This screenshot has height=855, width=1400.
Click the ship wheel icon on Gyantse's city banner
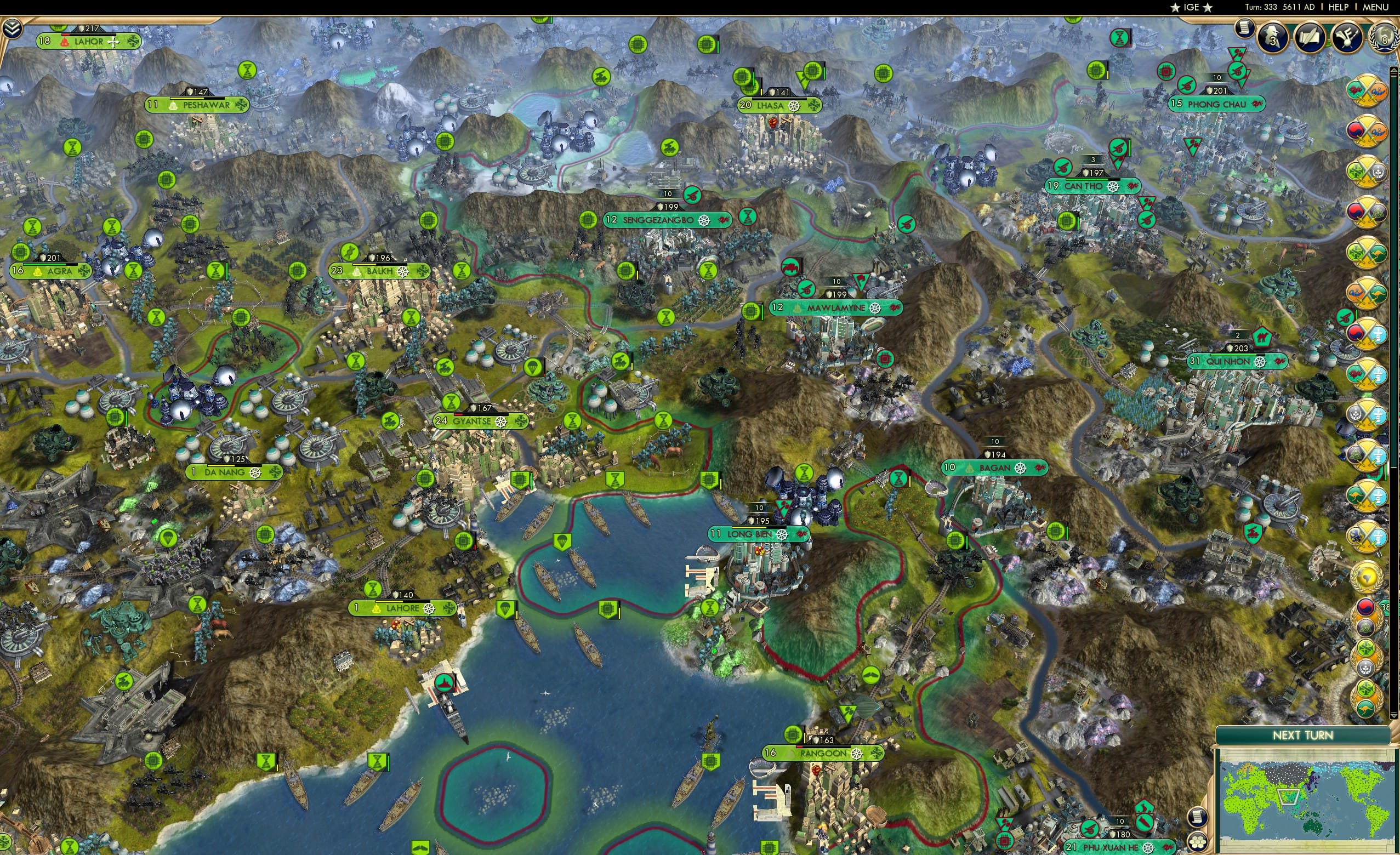pos(500,422)
